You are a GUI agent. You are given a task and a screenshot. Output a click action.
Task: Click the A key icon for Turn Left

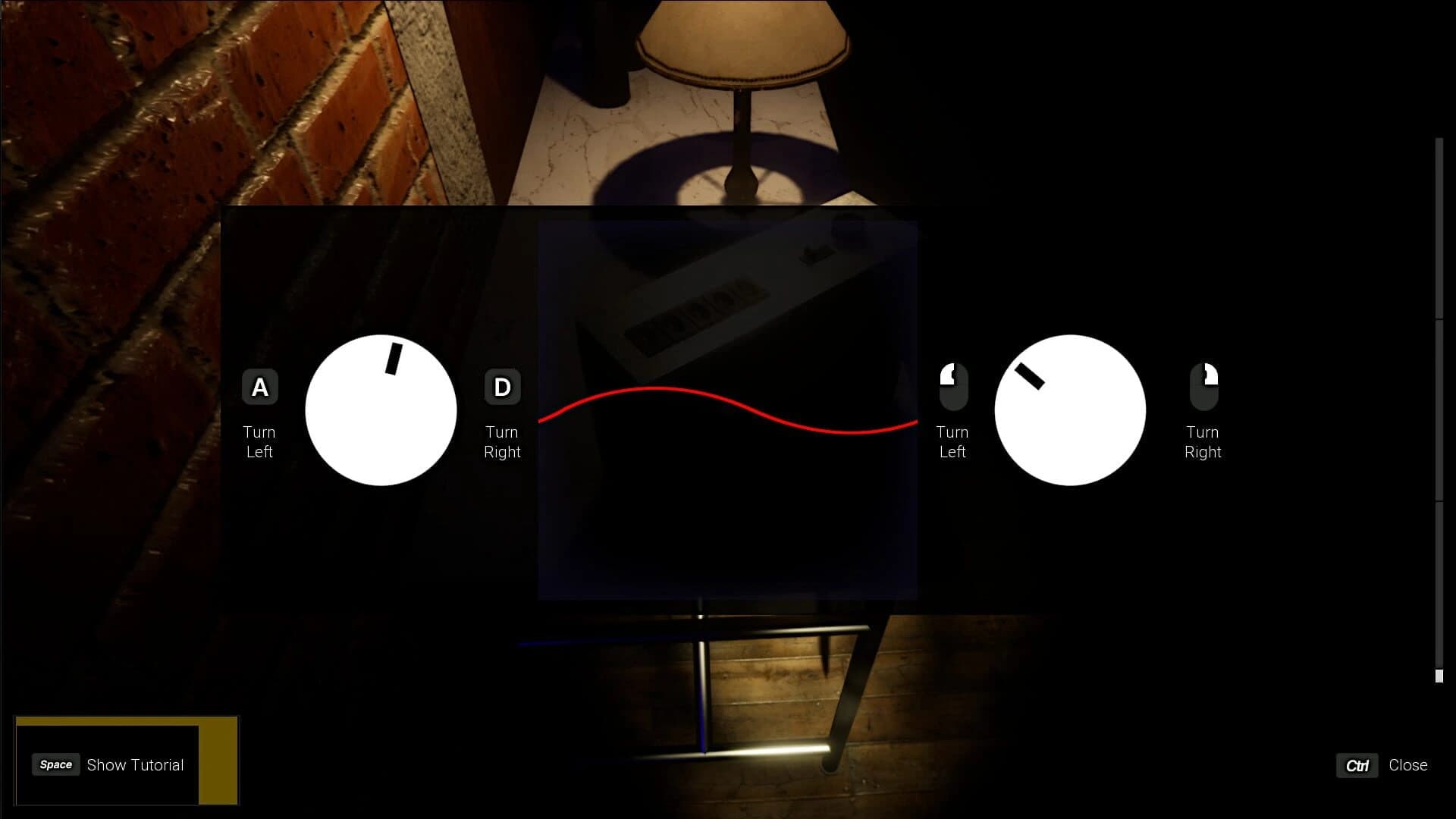(261, 386)
